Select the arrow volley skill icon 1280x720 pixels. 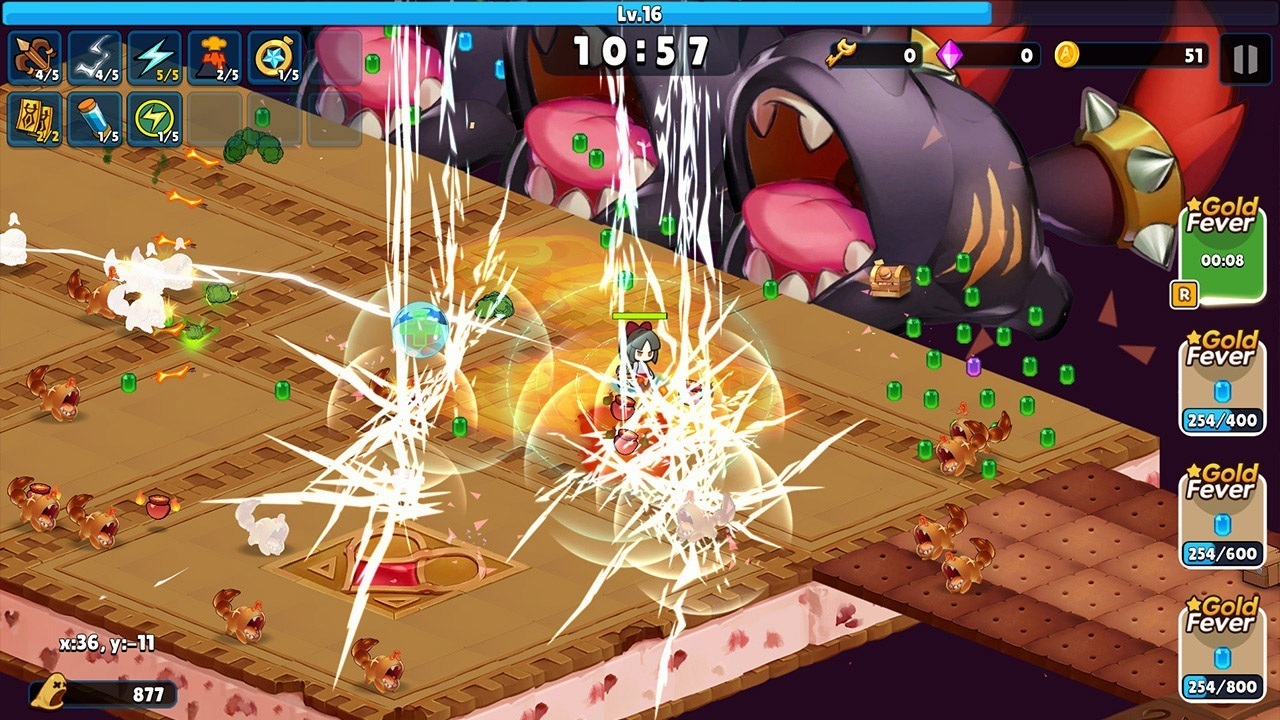click(31, 57)
